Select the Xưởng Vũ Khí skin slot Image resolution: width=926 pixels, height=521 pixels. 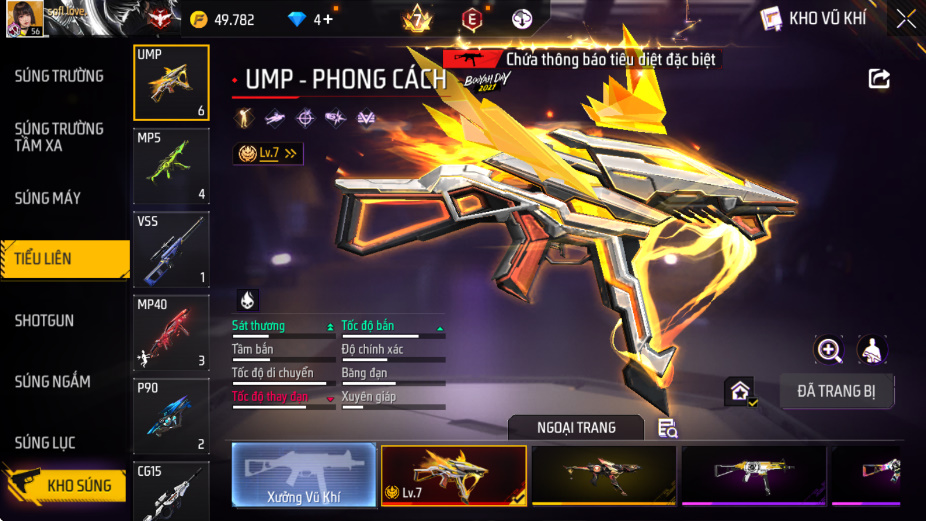coord(304,474)
